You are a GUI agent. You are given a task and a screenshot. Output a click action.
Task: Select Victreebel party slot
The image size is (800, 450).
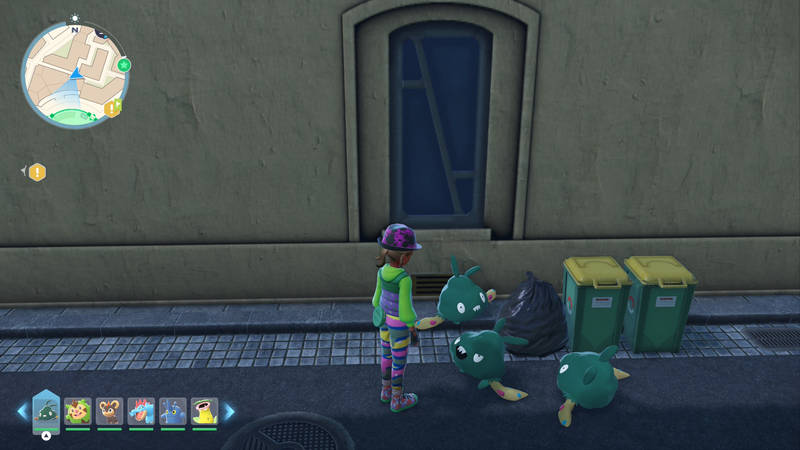tap(204, 410)
